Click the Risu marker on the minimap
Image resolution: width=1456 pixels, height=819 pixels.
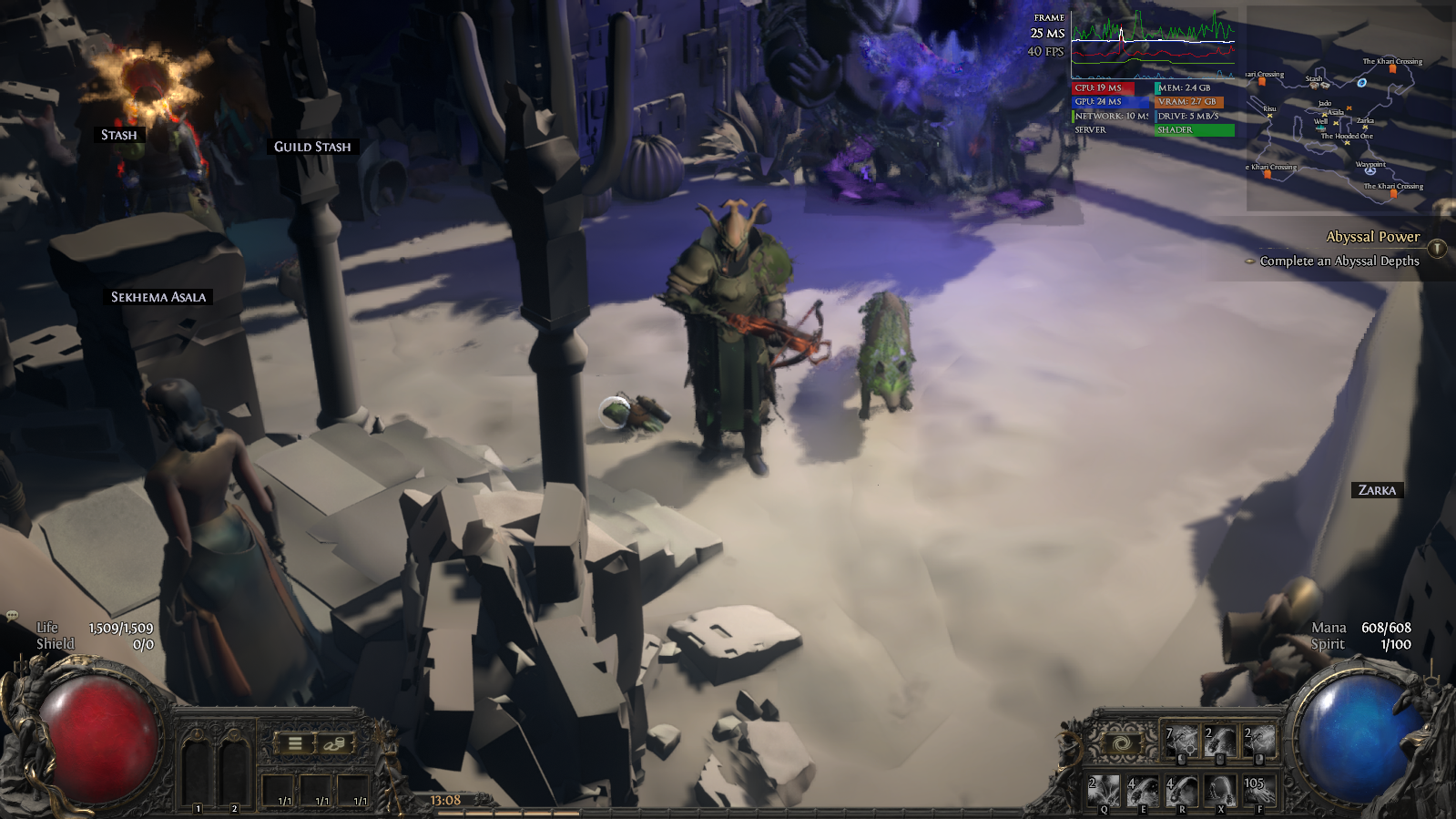coord(1269,115)
